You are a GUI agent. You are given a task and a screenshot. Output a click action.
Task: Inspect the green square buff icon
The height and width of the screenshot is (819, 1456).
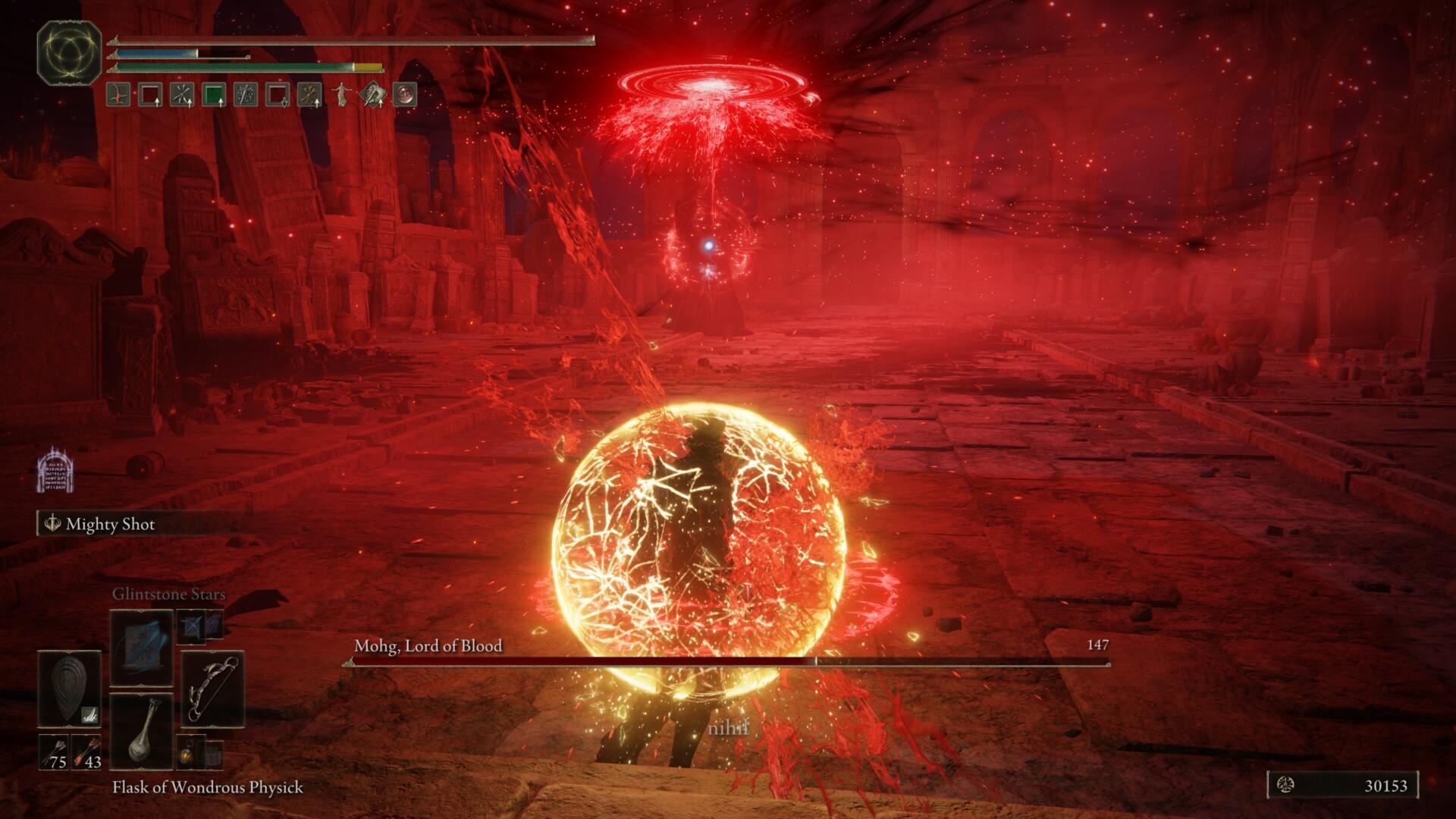point(214,95)
